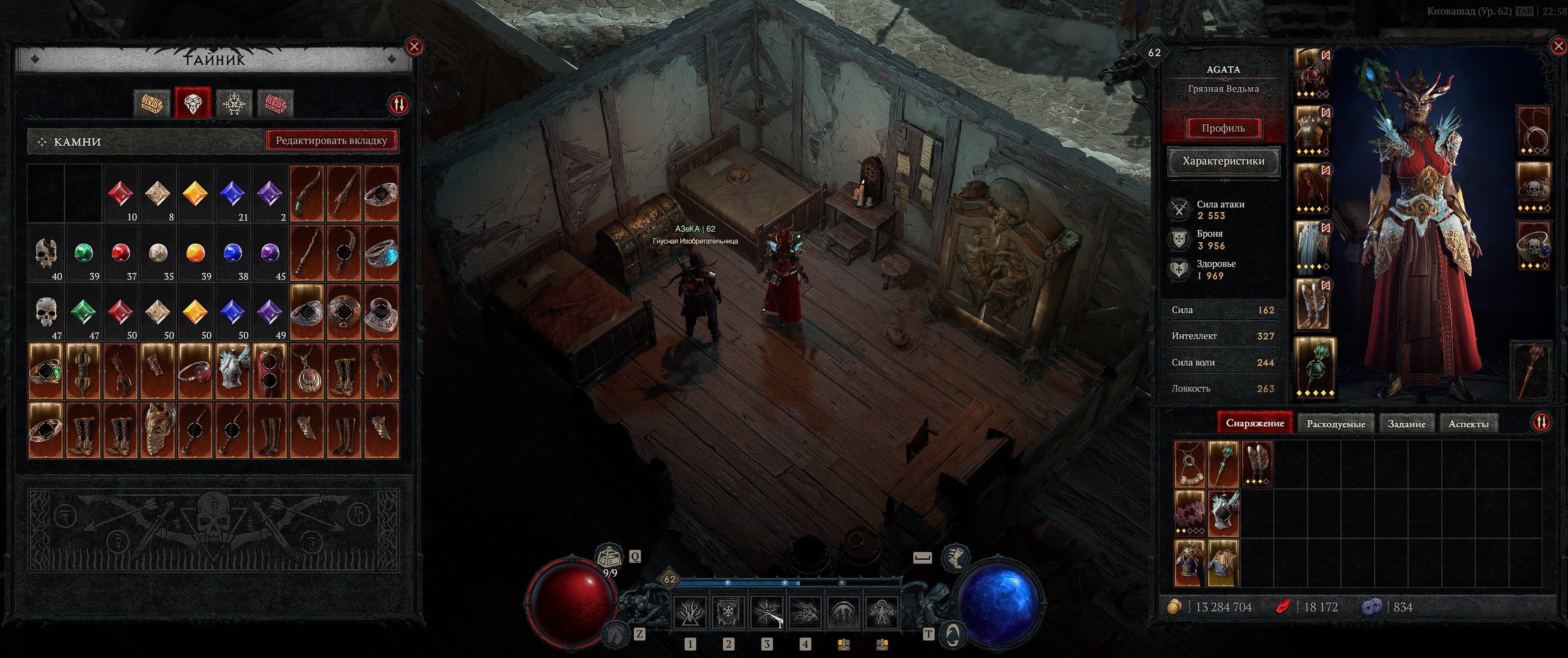This screenshot has width=1568, height=658.
Task: Select the skull stack of 40 in stash
Action: pyautogui.click(x=46, y=254)
